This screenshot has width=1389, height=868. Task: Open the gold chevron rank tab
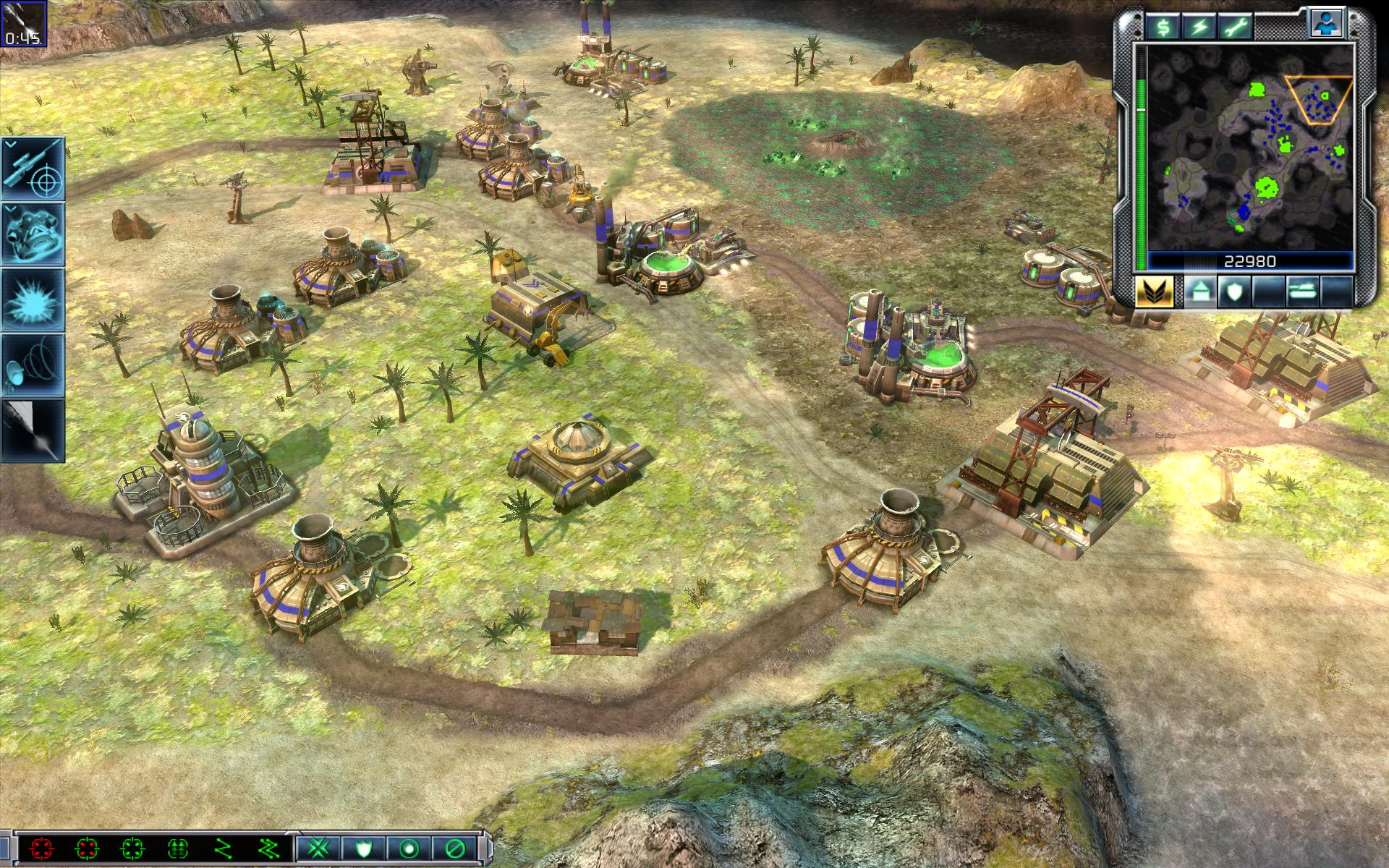[1154, 292]
